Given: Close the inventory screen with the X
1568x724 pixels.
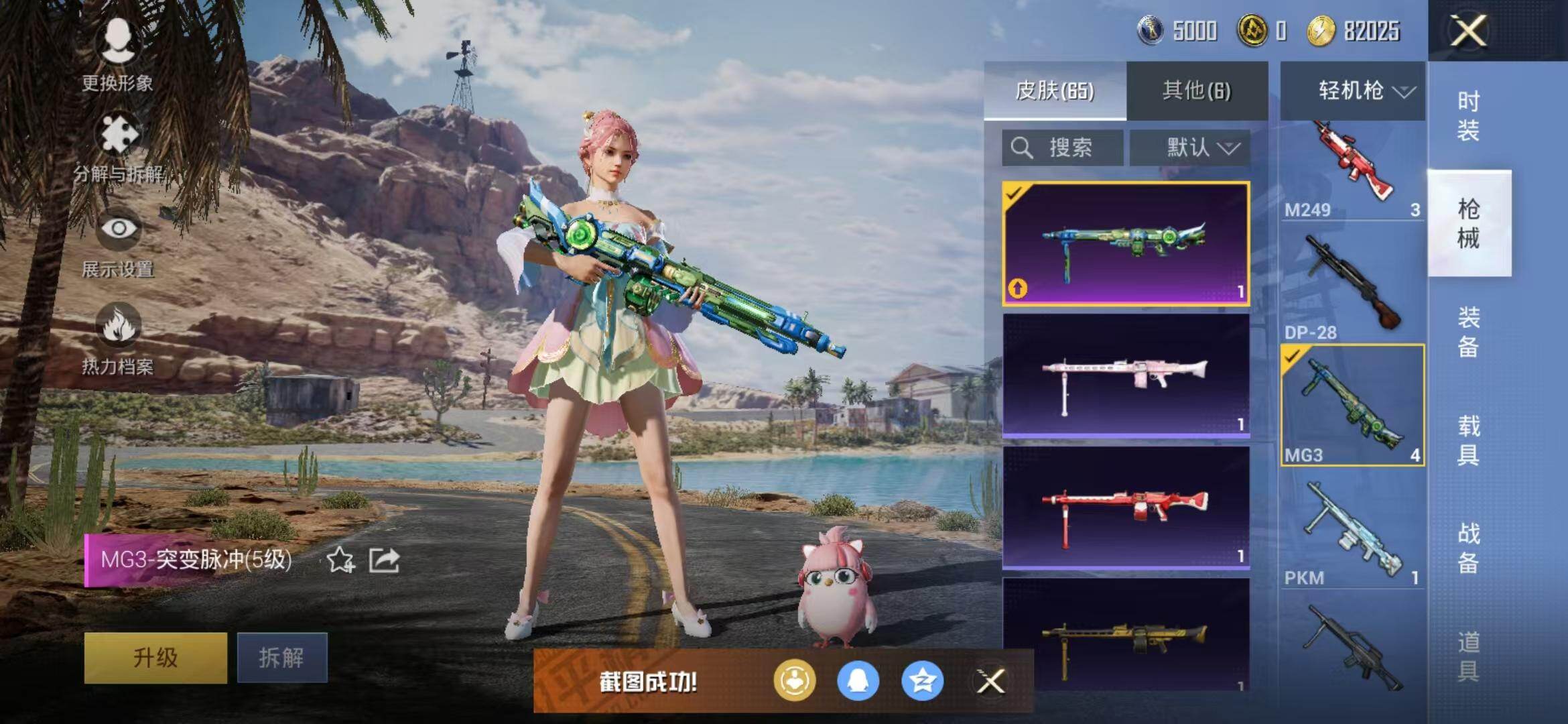Looking at the screenshot, I should coord(1468,31).
